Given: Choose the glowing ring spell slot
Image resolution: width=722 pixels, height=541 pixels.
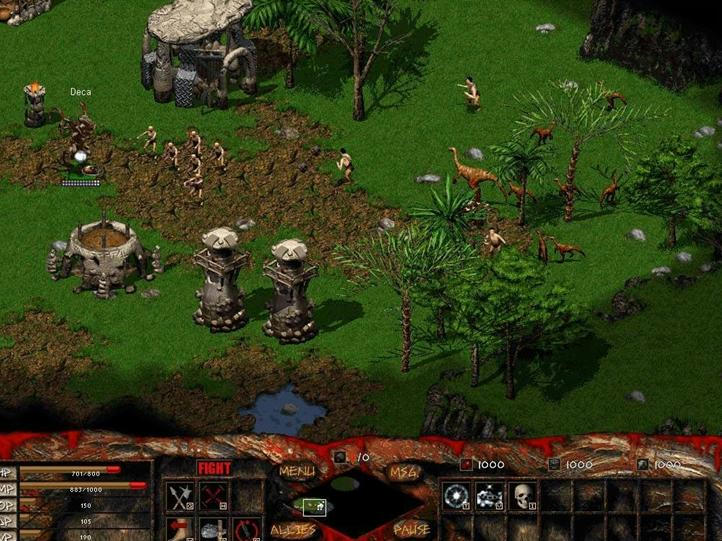Looking at the screenshot, I should pos(456,495).
